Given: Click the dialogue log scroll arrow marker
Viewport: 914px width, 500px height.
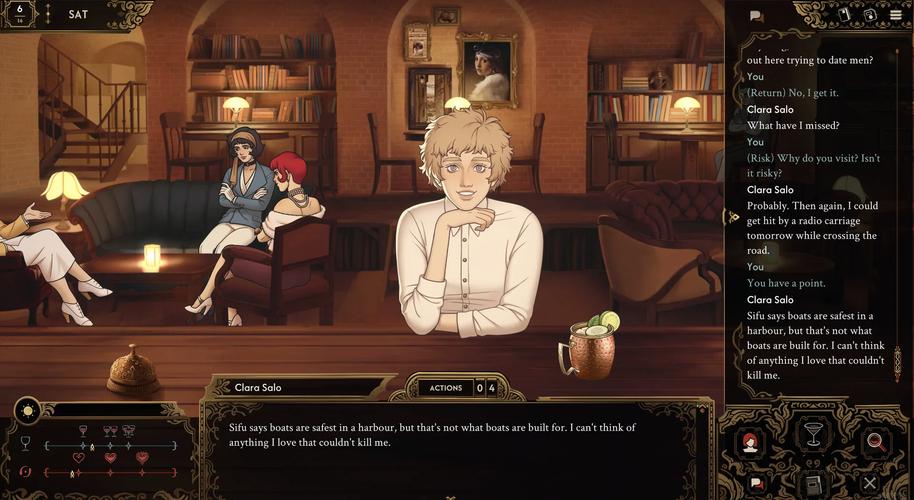Looking at the screenshot, I should coord(732,217).
